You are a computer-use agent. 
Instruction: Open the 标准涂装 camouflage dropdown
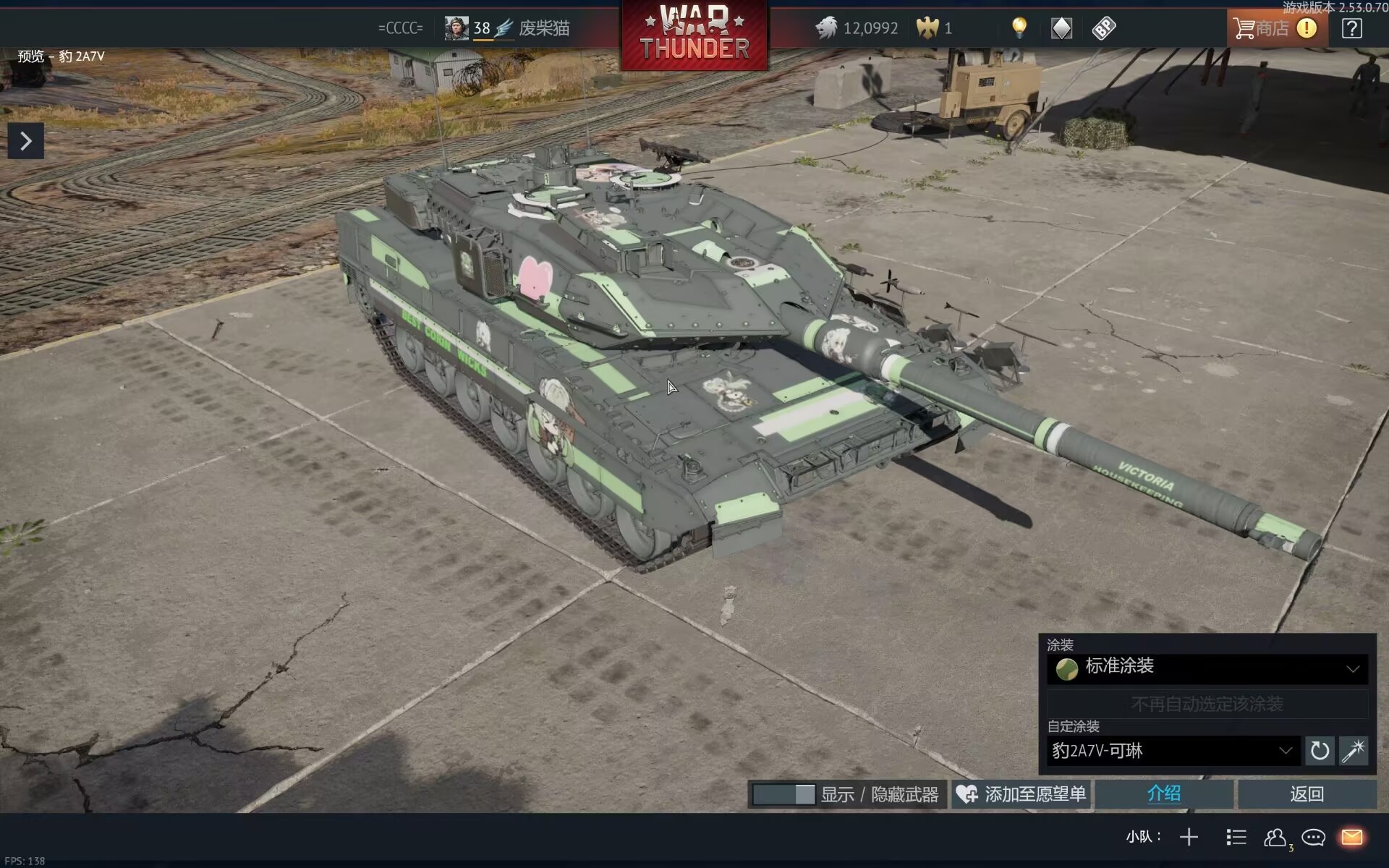(1207, 668)
